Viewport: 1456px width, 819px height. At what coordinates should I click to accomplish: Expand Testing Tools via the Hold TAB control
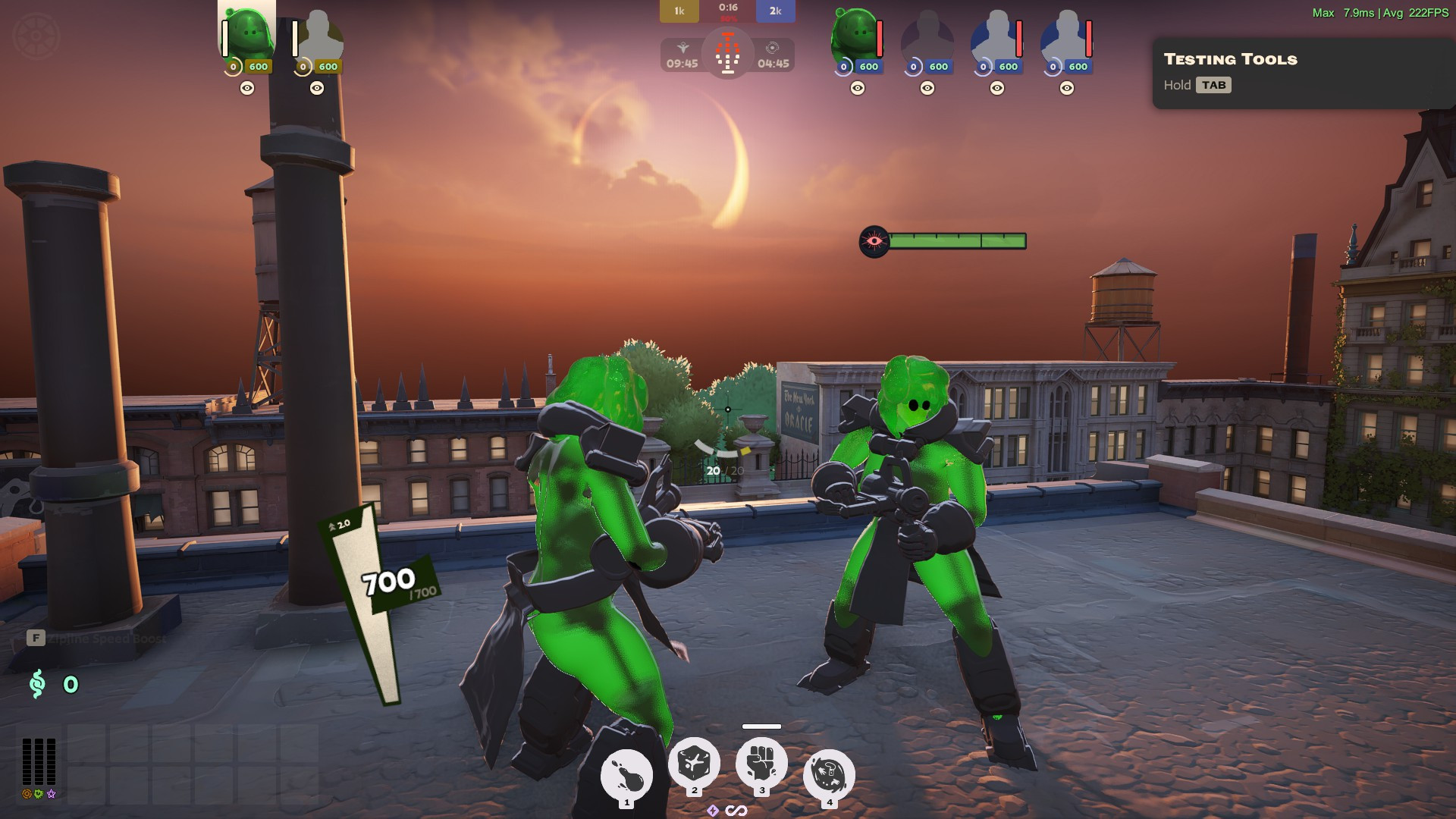coord(1214,85)
